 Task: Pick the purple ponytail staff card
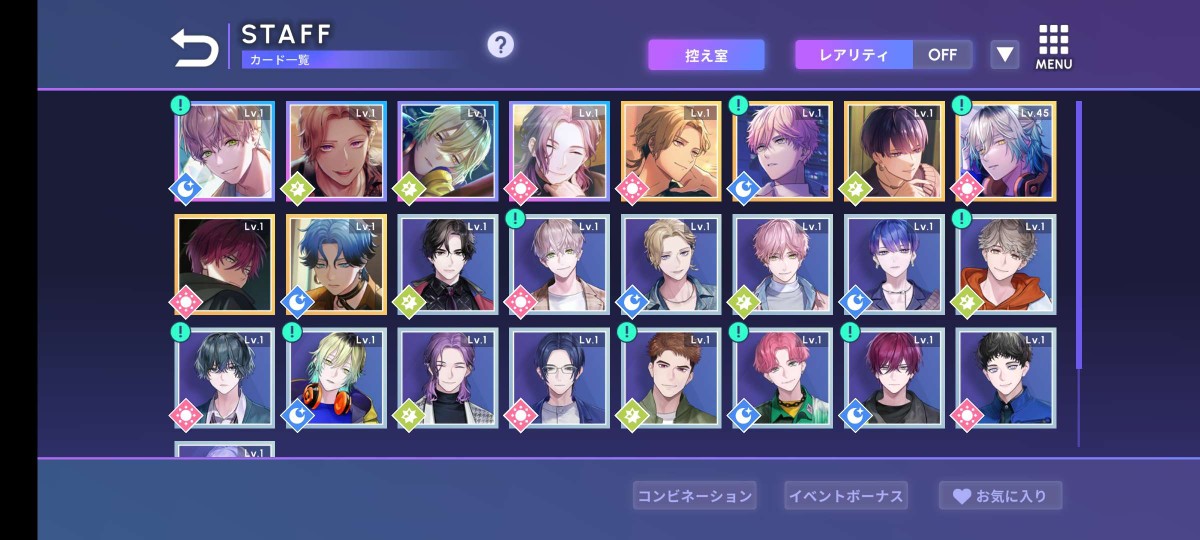448,378
